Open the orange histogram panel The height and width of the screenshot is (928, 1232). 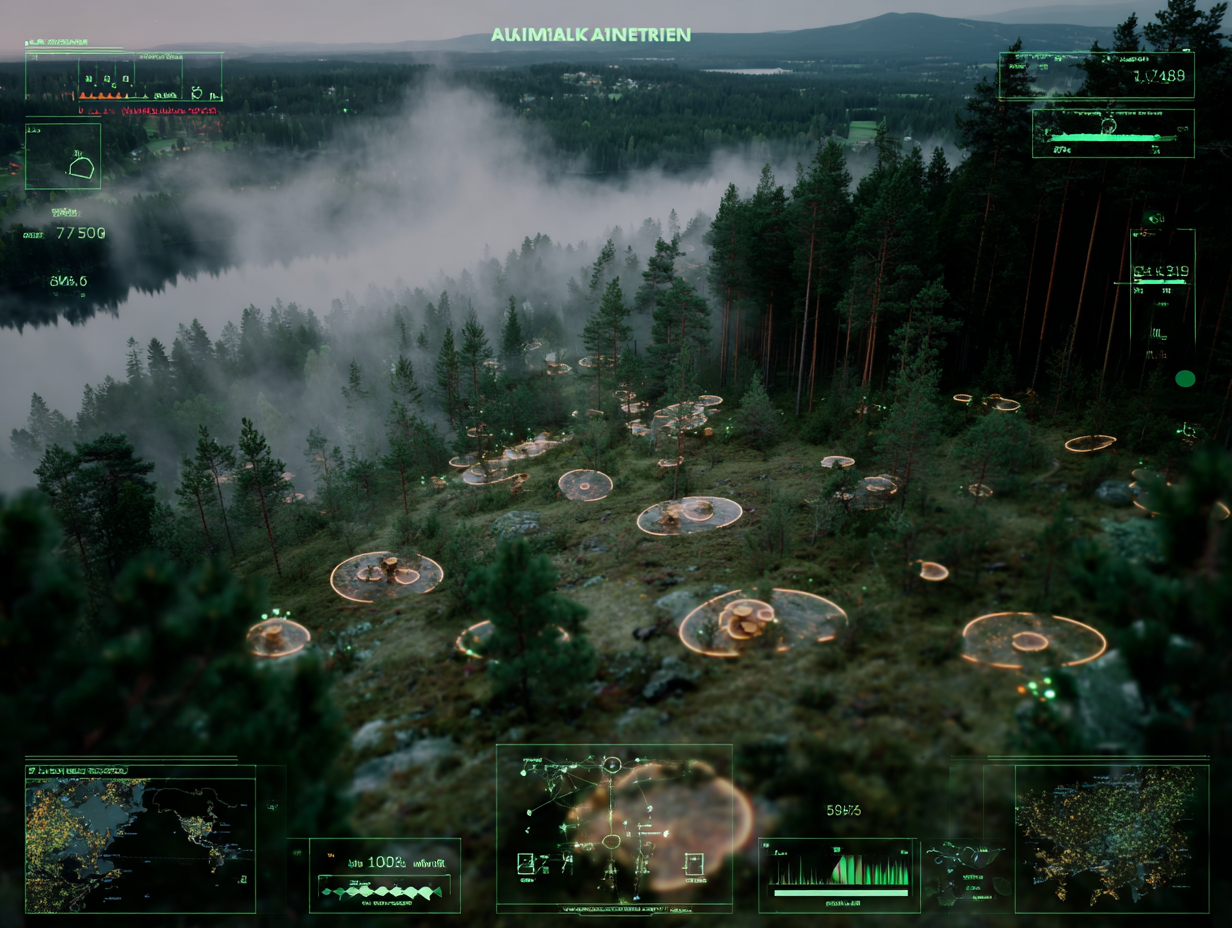(x=124, y=78)
